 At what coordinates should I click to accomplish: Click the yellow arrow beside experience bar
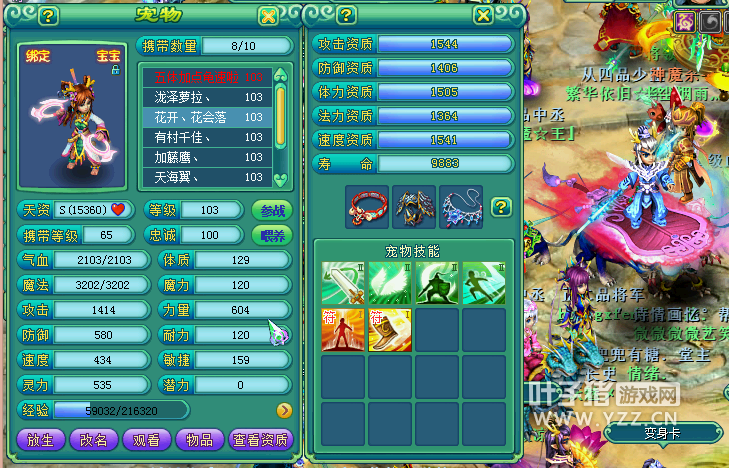[x=283, y=410]
